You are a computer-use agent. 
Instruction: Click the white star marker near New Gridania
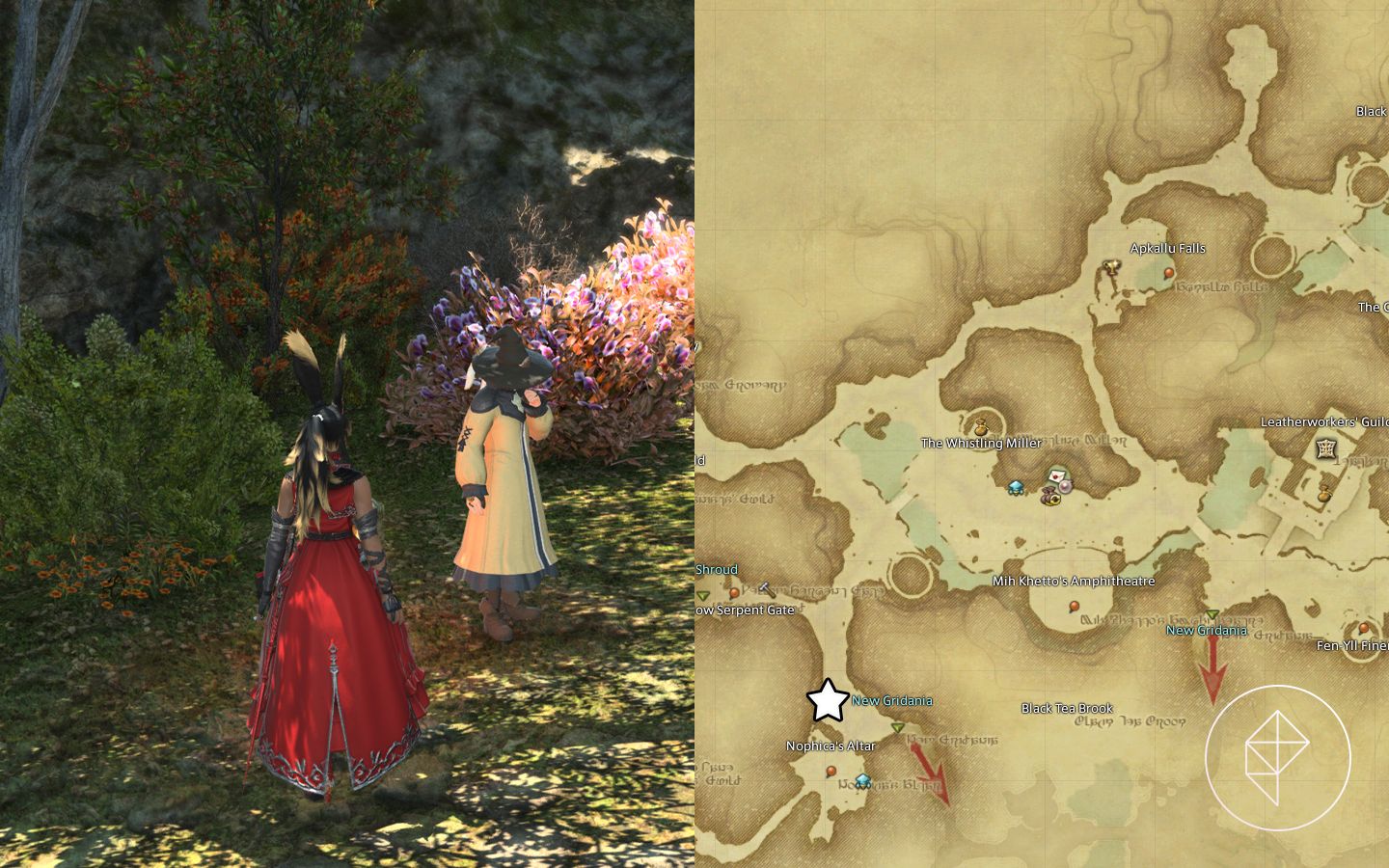click(x=828, y=699)
